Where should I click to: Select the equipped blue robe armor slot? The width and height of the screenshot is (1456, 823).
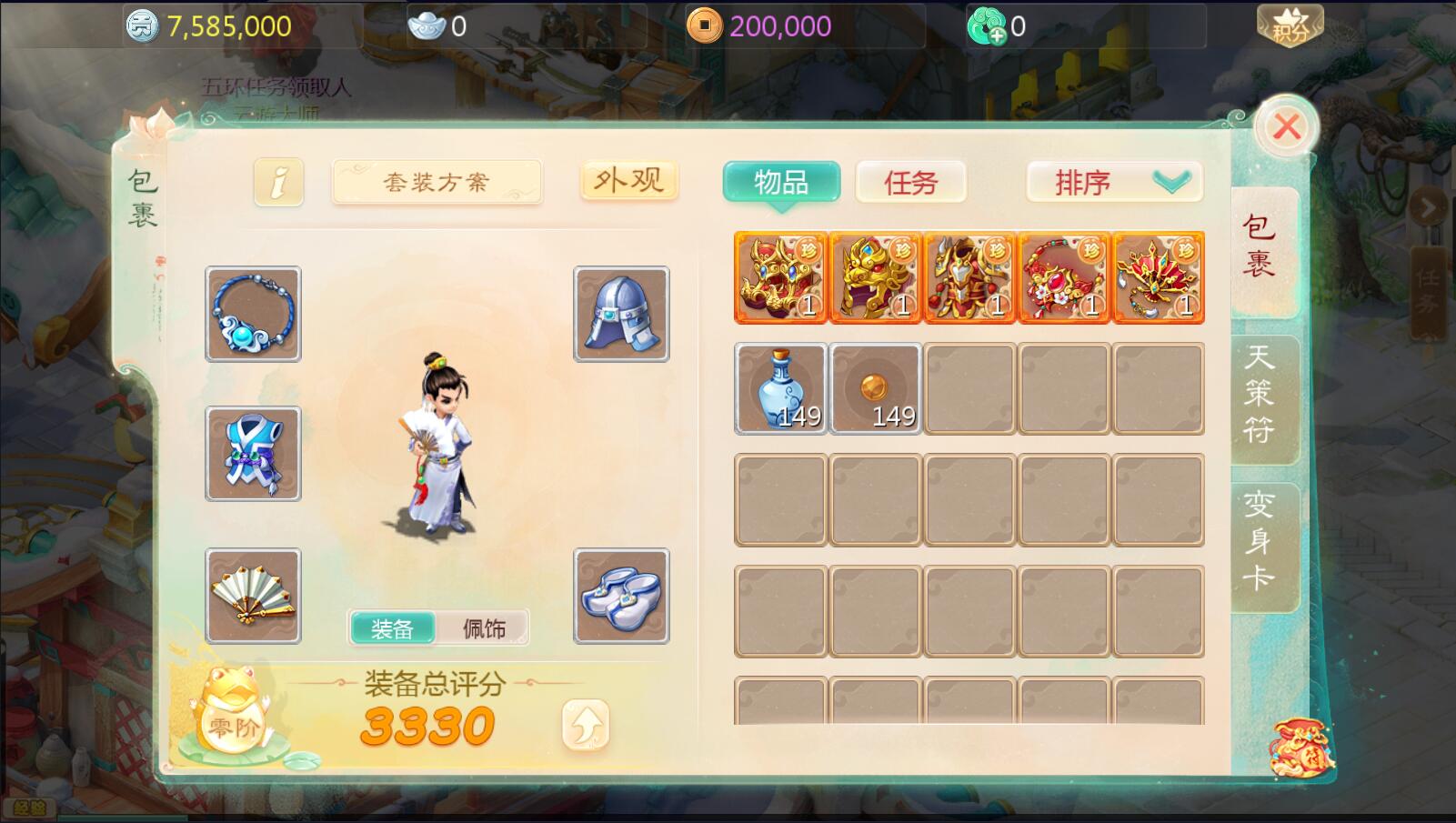(253, 453)
